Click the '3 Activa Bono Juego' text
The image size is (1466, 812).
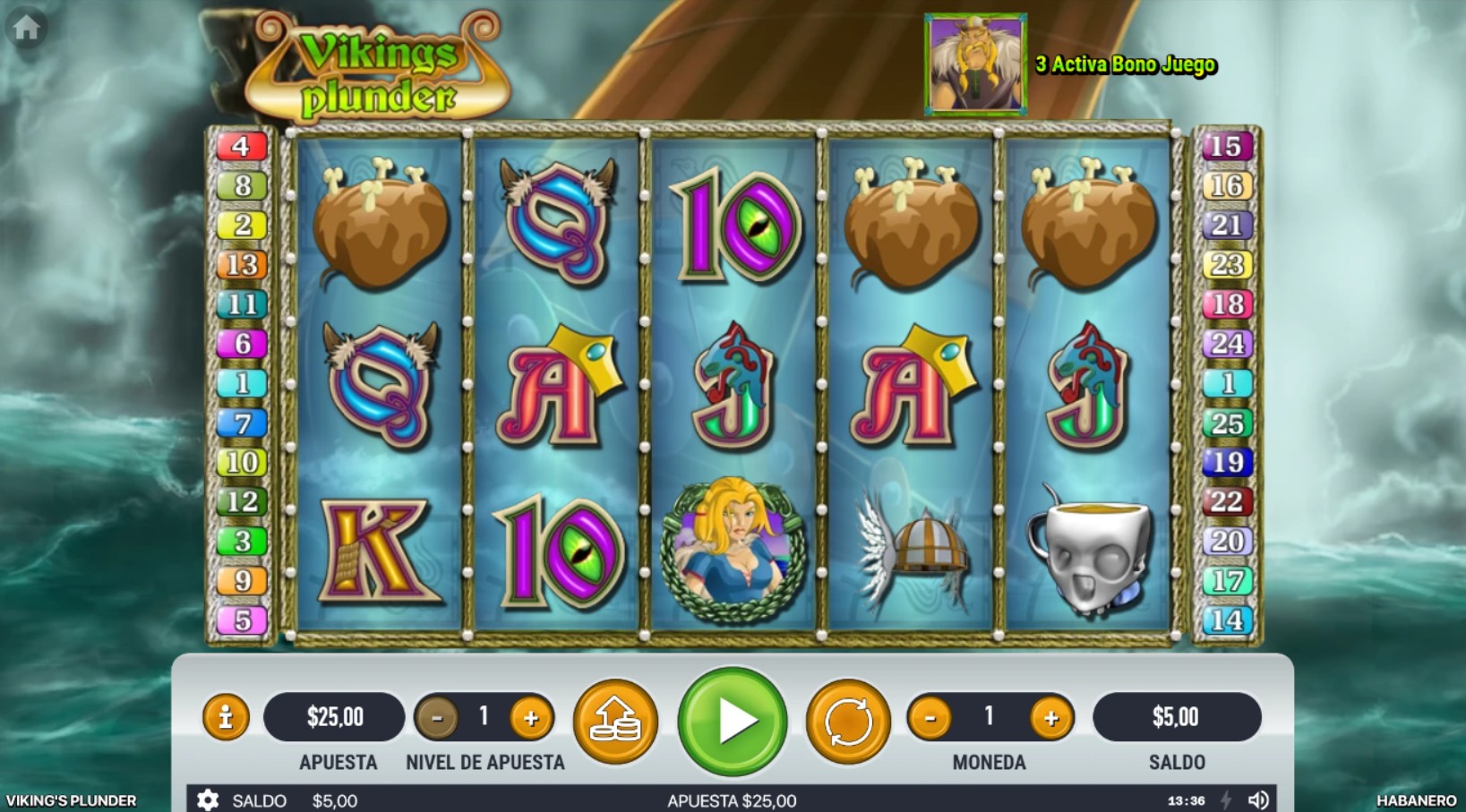point(1126,64)
